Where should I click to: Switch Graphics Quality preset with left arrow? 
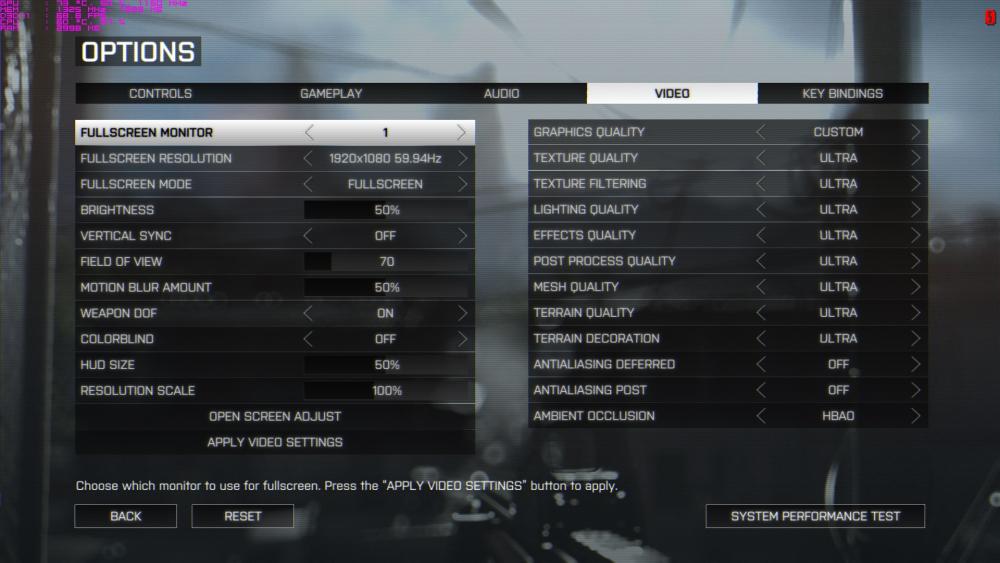pos(761,132)
